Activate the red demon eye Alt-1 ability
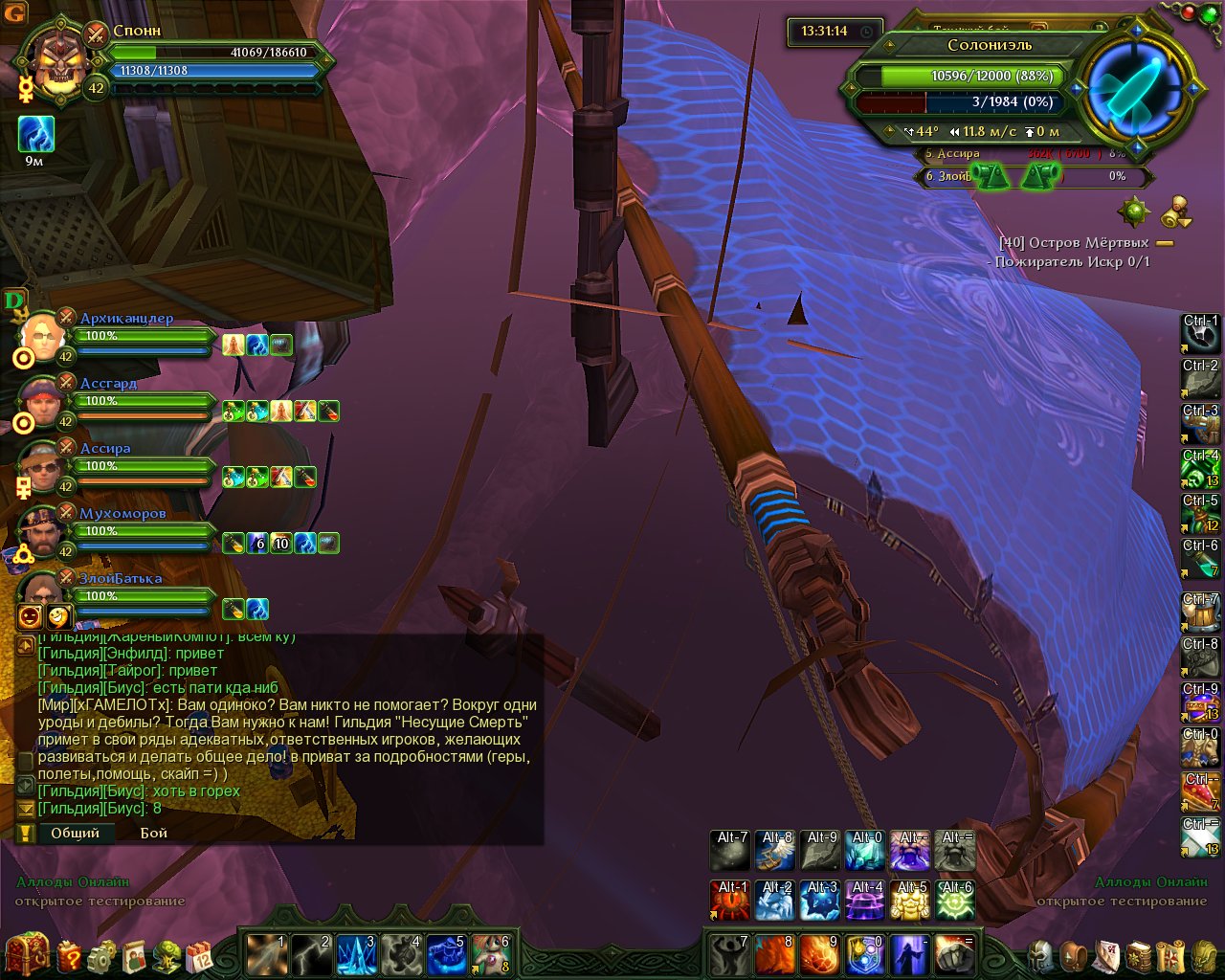This screenshot has width=1225, height=980. pyautogui.click(x=730, y=901)
